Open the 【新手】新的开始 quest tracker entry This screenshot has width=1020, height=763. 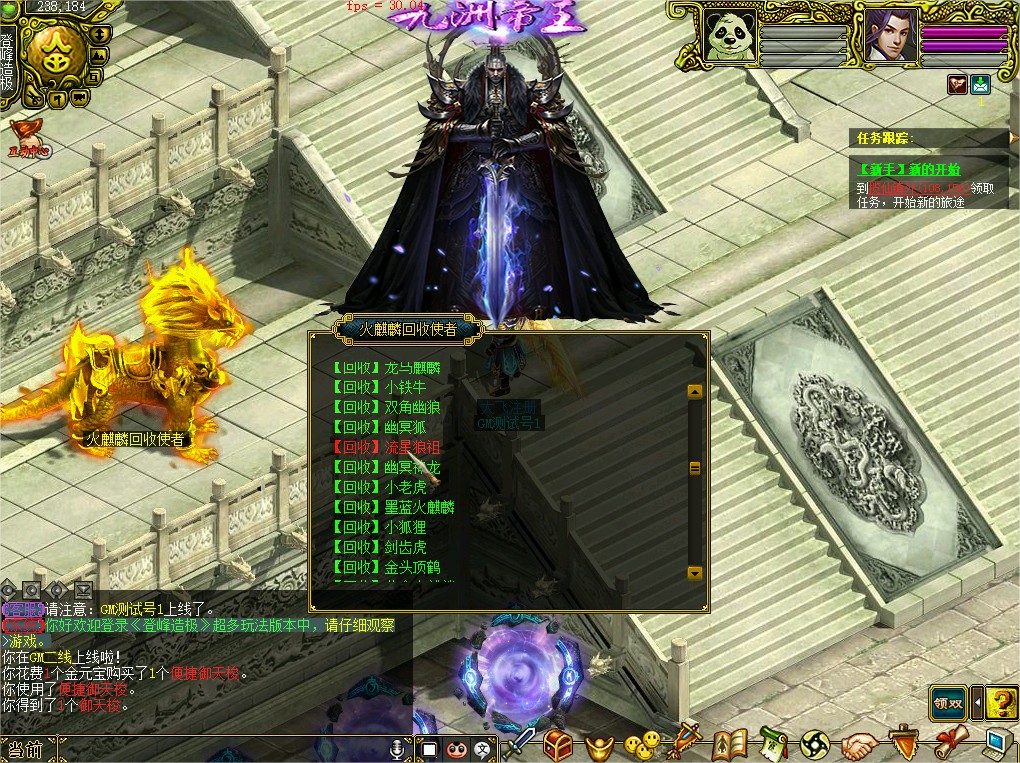tap(908, 169)
